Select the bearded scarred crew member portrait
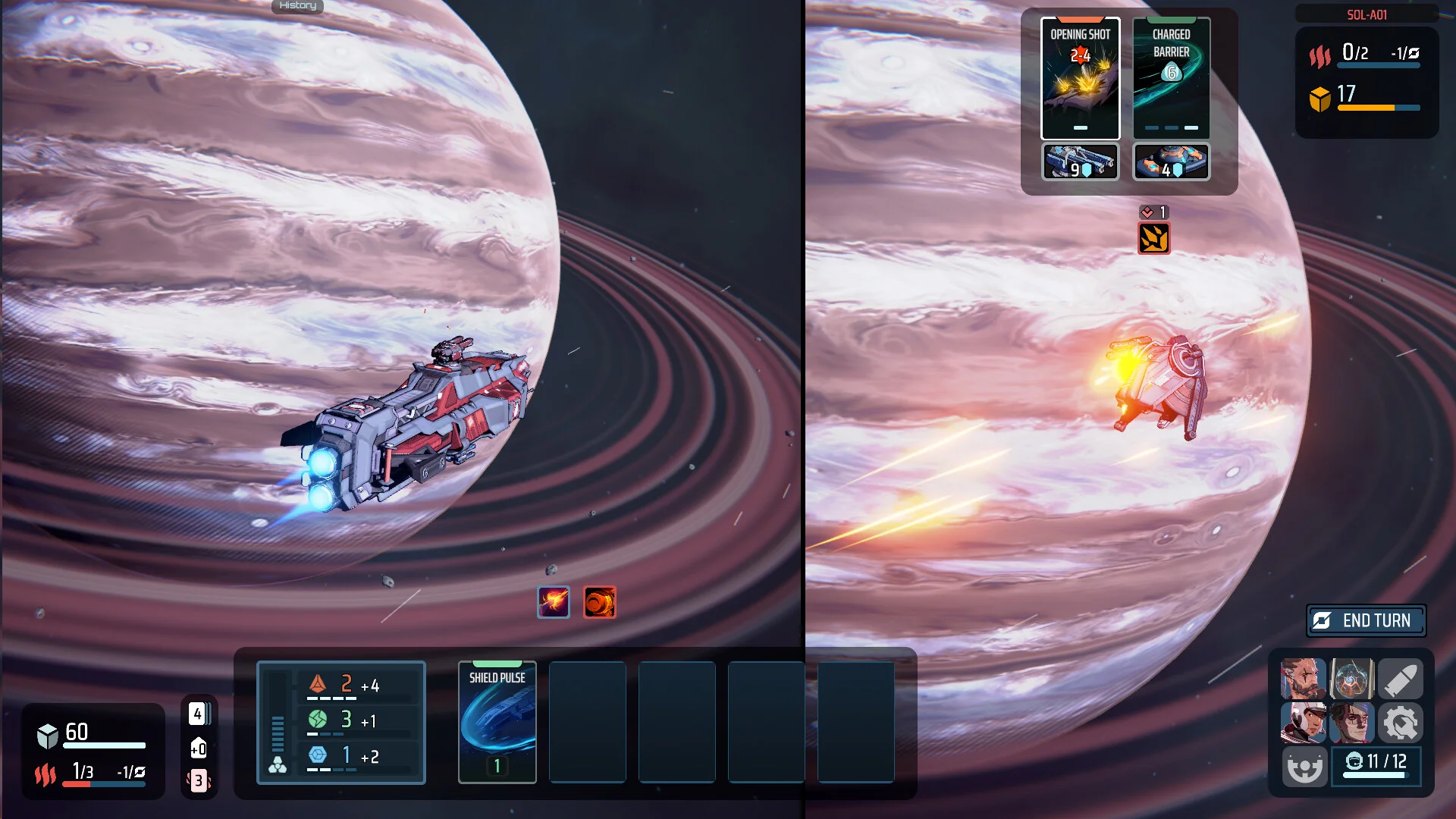1456x819 pixels. [x=1303, y=679]
